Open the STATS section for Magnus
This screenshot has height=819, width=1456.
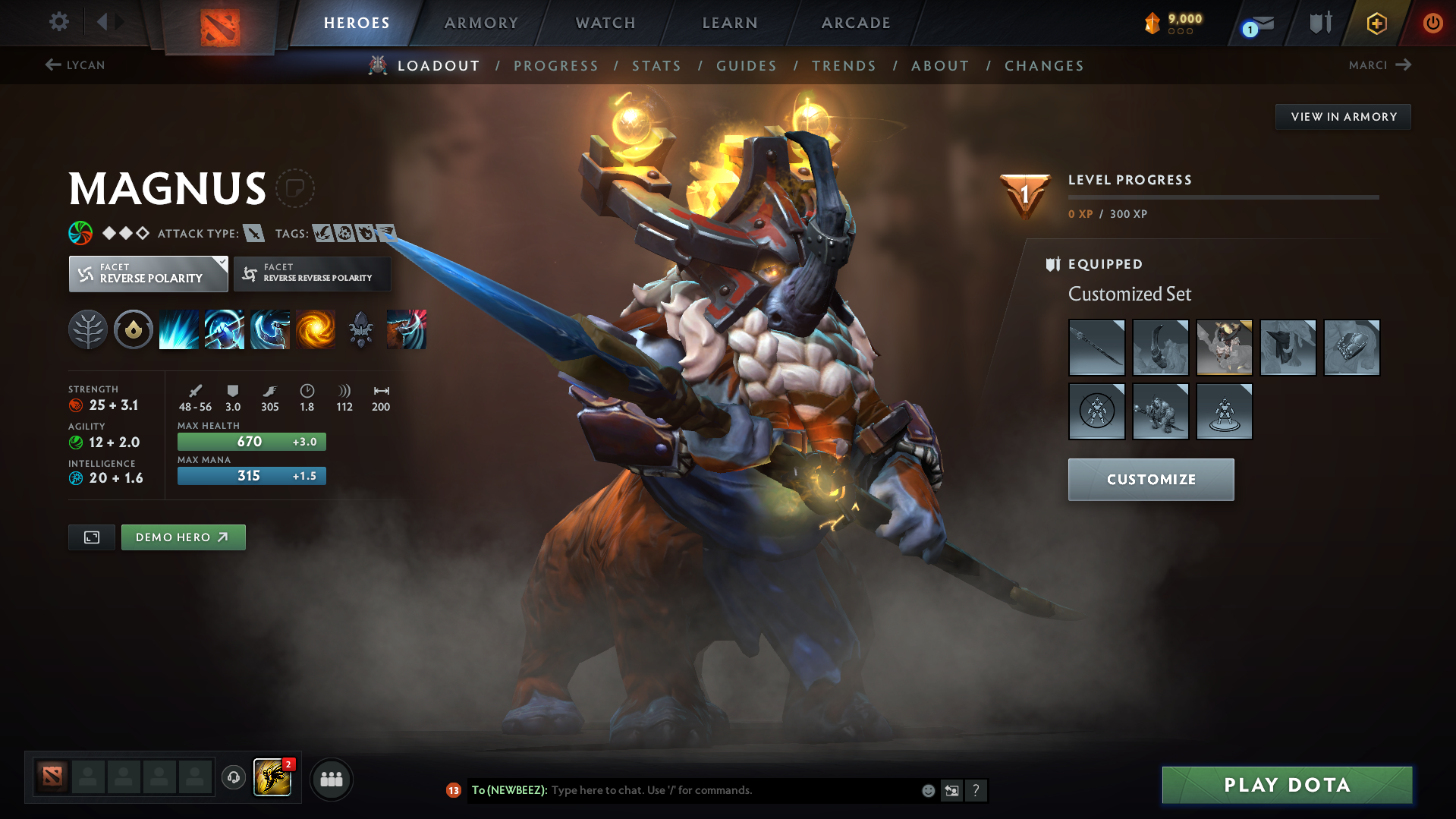[656, 65]
